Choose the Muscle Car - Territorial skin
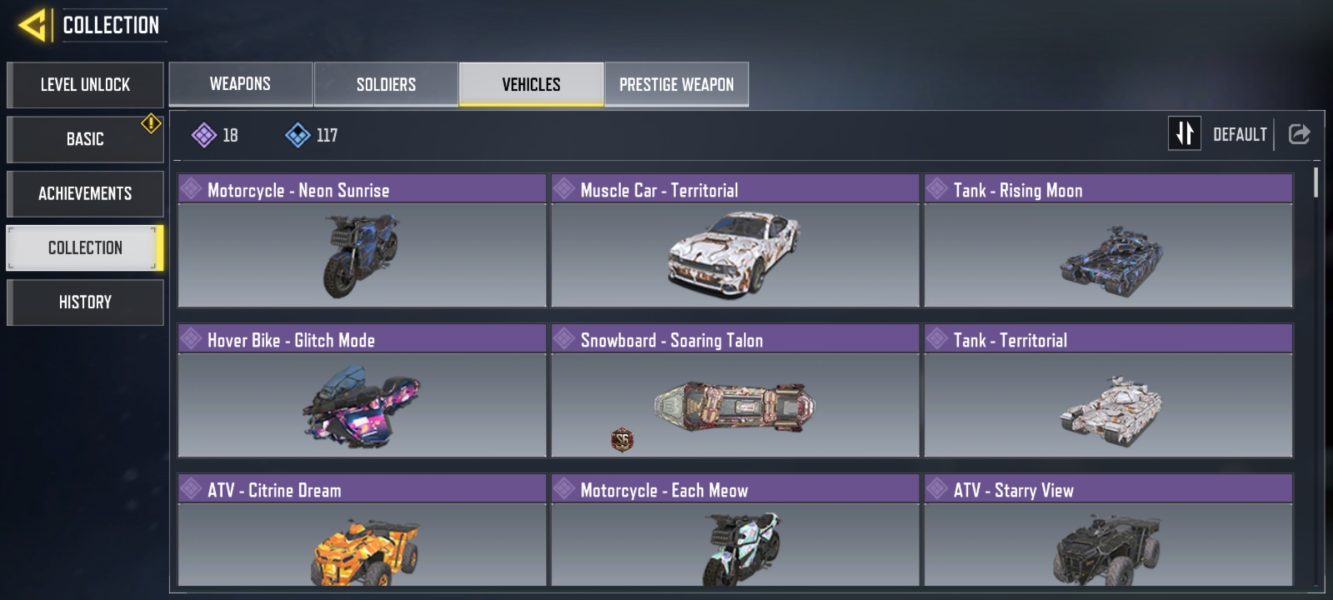Image resolution: width=1333 pixels, height=600 pixels. tap(735, 242)
